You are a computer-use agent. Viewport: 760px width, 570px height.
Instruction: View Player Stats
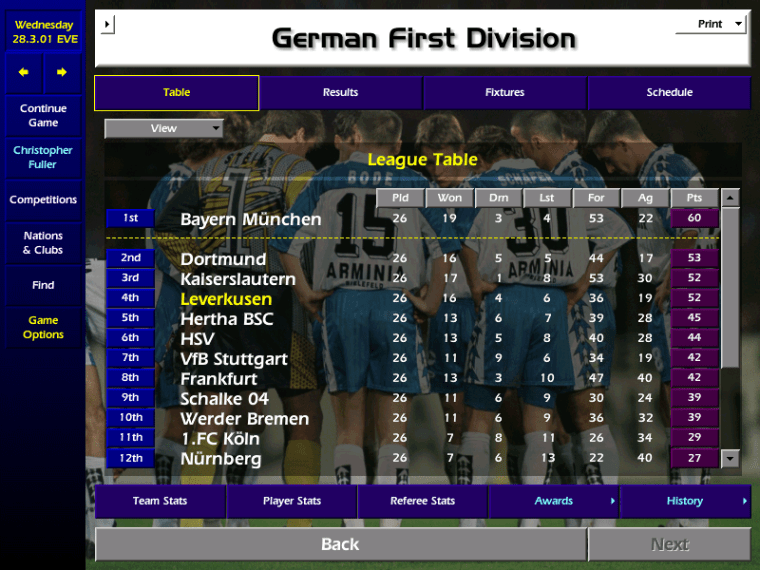292,501
